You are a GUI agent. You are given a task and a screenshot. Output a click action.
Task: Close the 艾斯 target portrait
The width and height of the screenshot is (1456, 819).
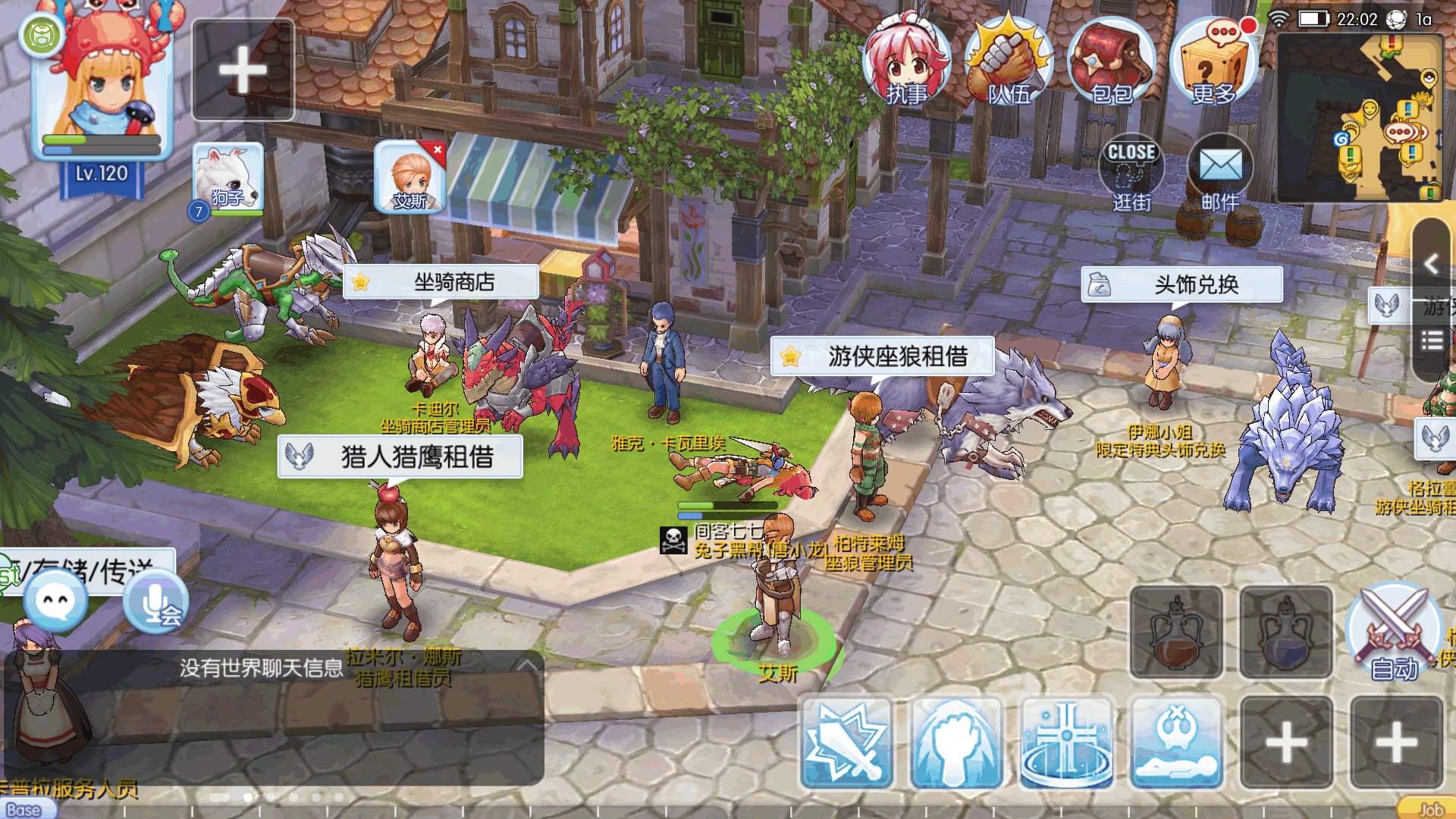tap(438, 150)
